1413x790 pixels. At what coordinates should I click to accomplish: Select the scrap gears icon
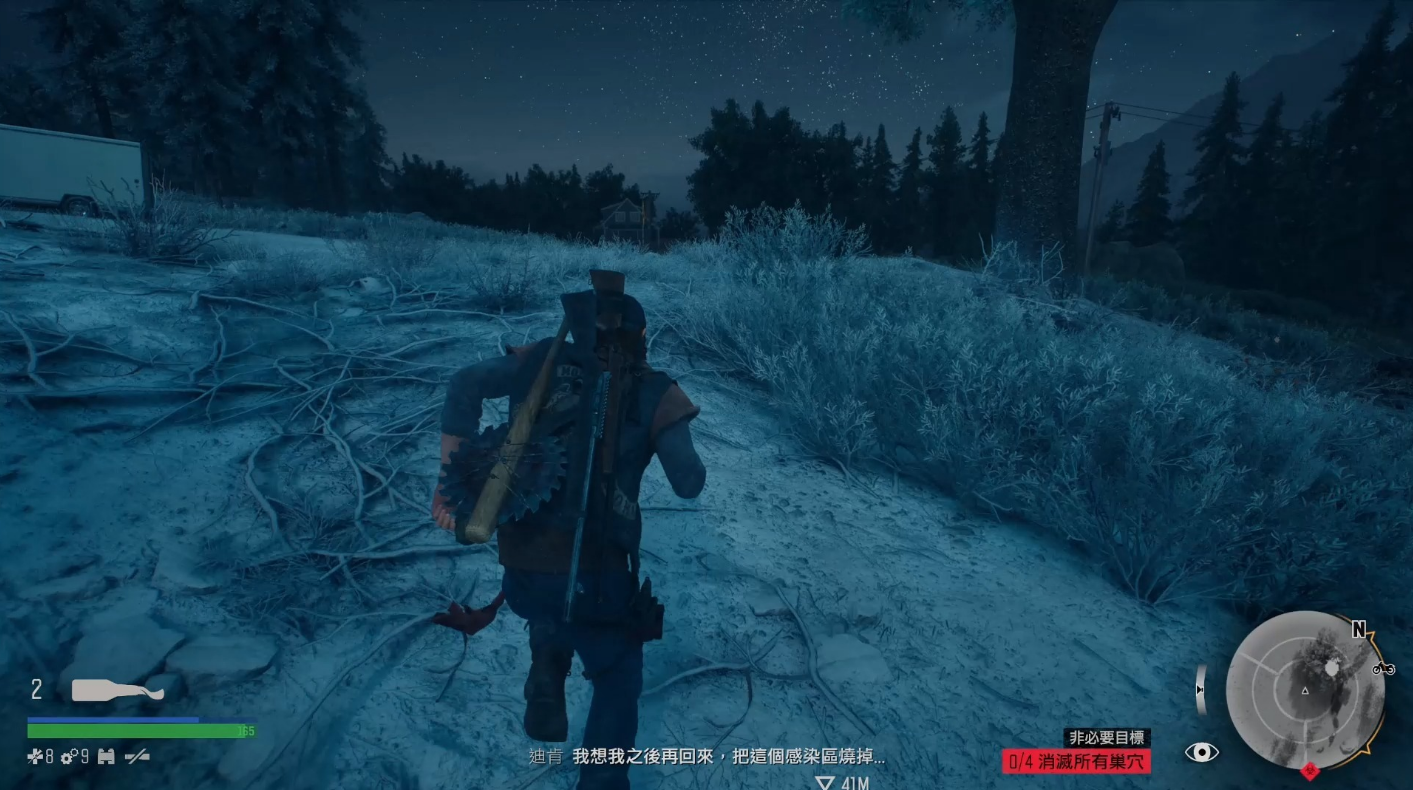[69, 757]
